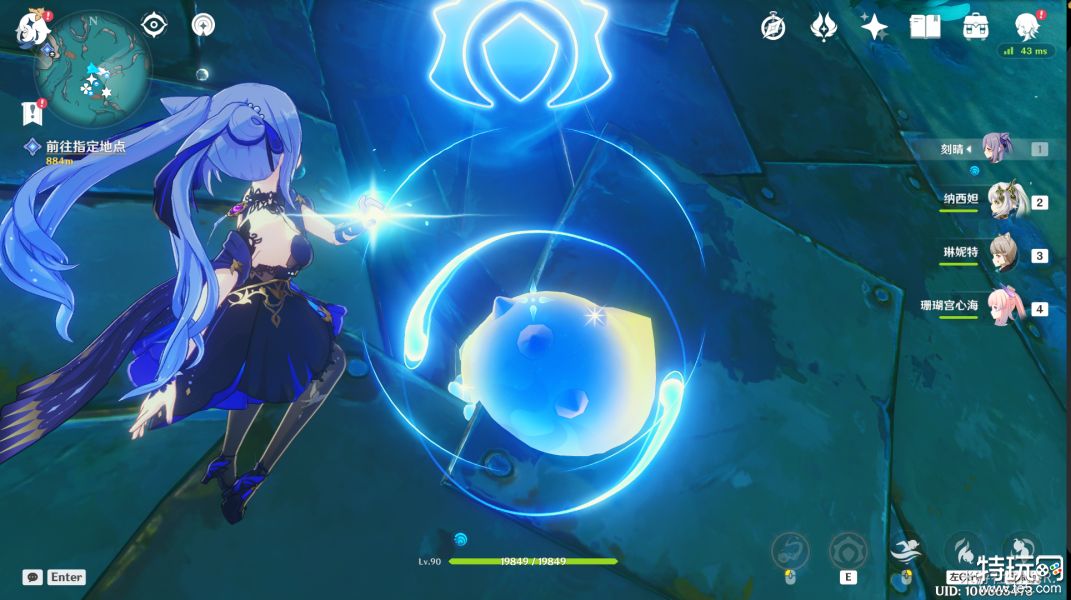
Task: Select the 前往指定地点 quest tracker
Action: tap(85, 146)
